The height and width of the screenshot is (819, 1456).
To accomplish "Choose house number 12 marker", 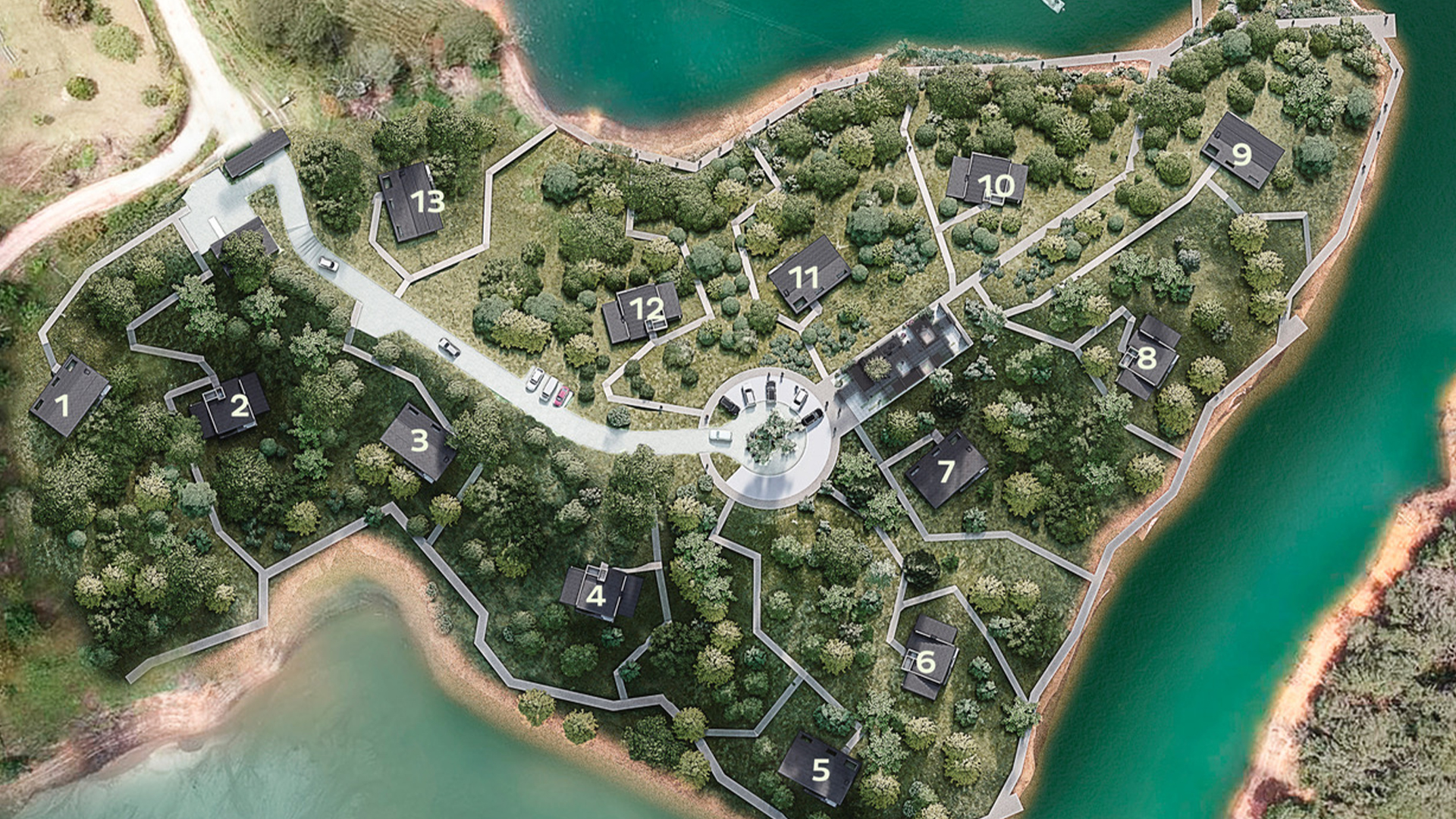I will tap(646, 308).
